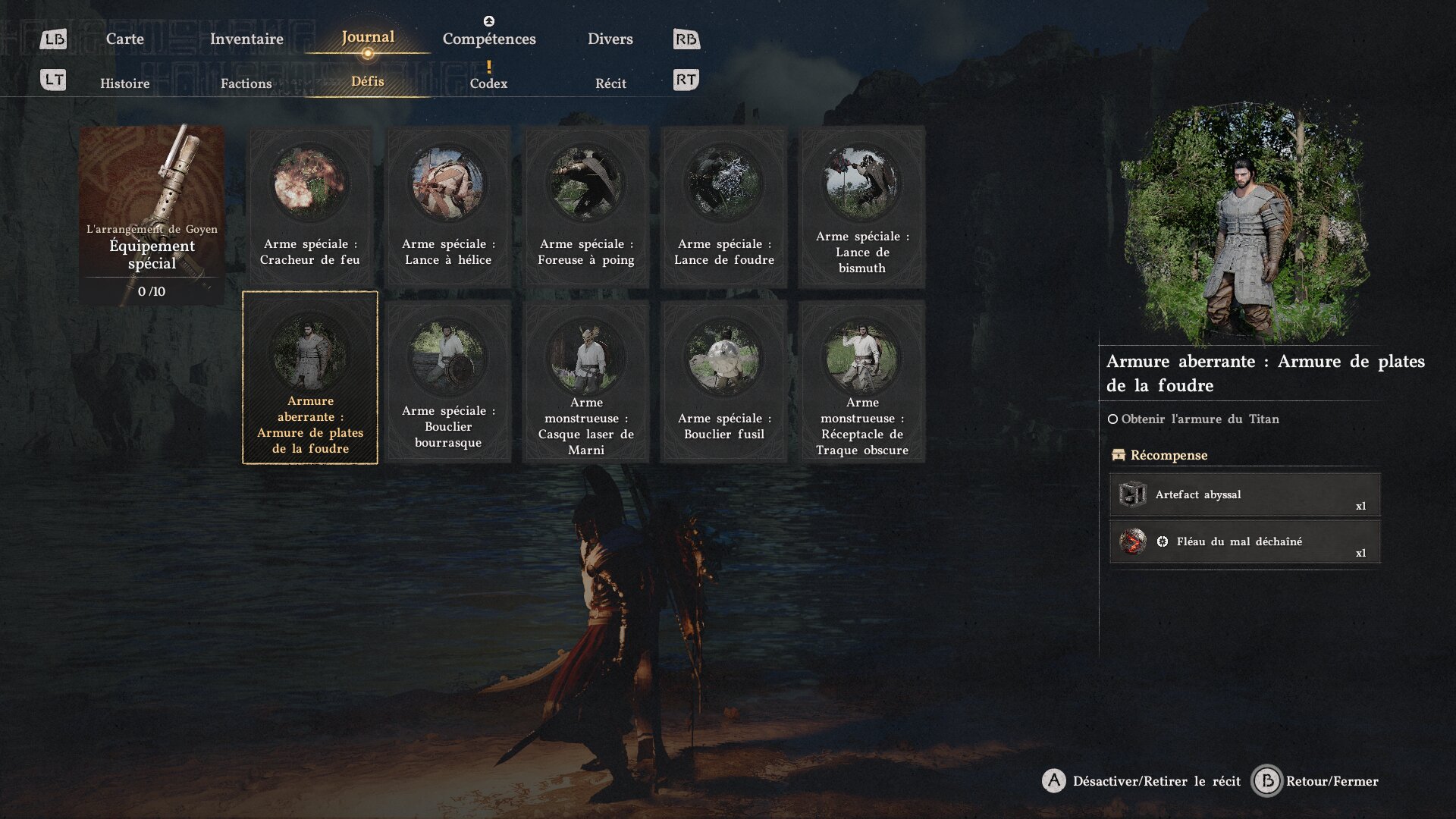Image resolution: width=1456 pixels, height=819 pixels.
Task: Select the Réceptacle de Traque obscure challenge
Action: pos(862,381)
